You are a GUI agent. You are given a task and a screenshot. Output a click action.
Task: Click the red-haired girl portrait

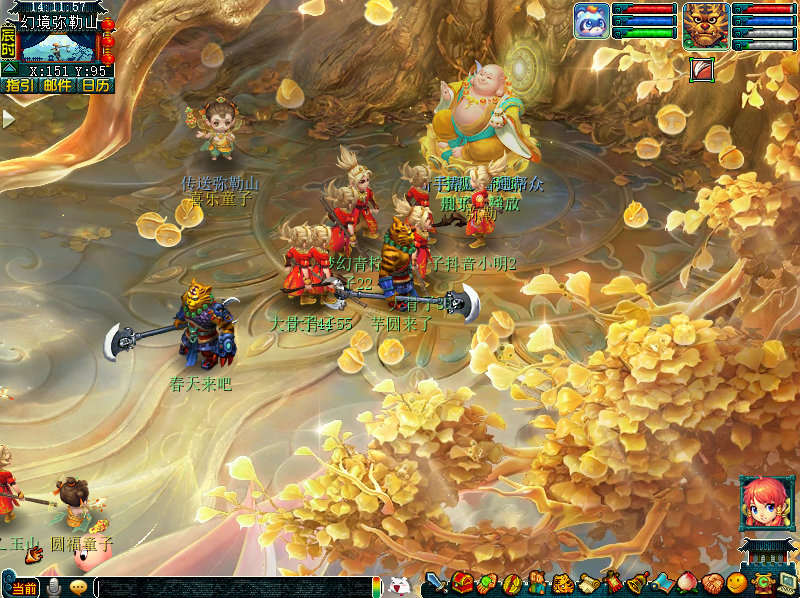pyautogui.click(x=762, y=502)
